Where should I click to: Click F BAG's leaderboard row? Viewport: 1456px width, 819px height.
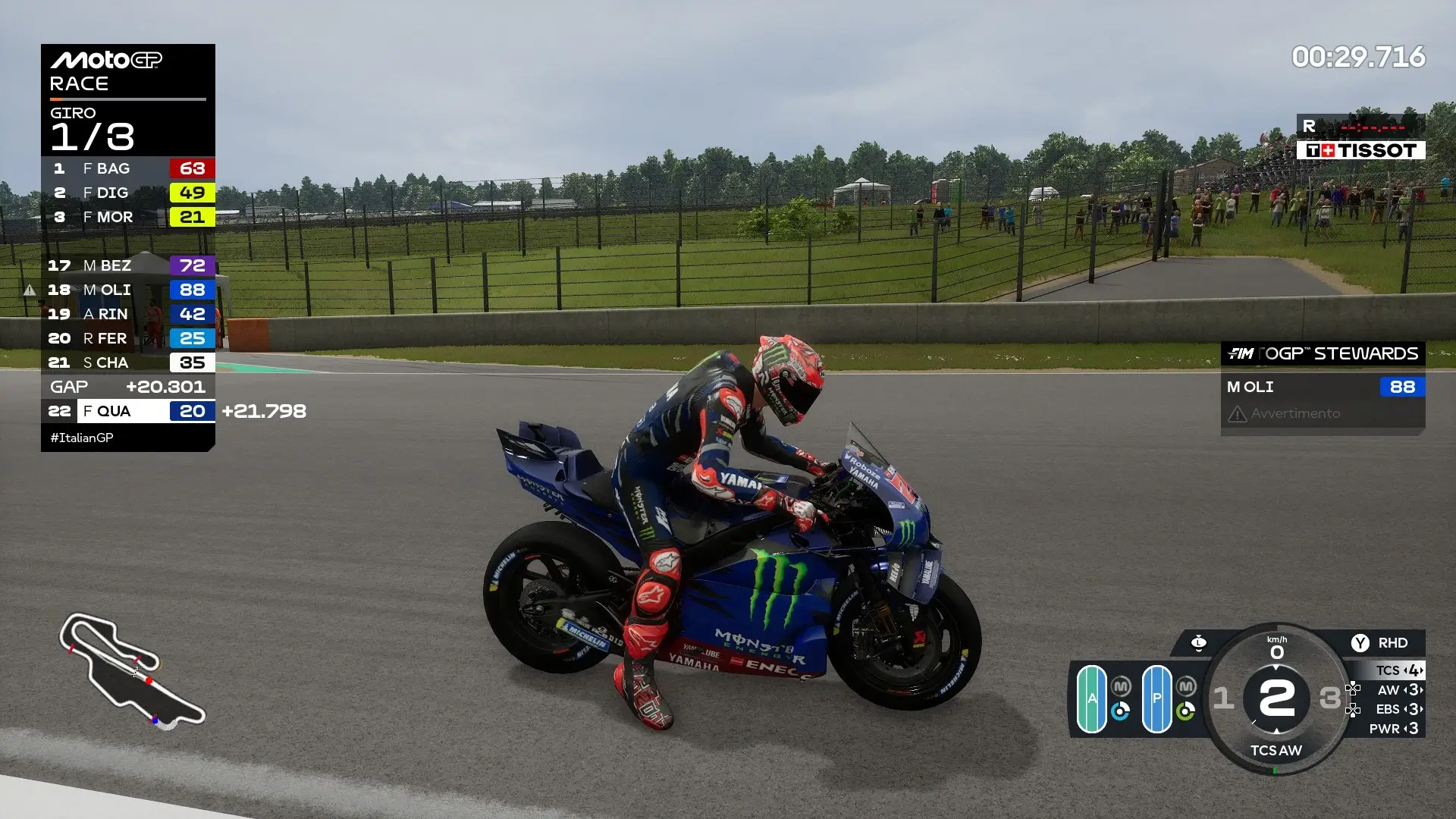(128, 168)
